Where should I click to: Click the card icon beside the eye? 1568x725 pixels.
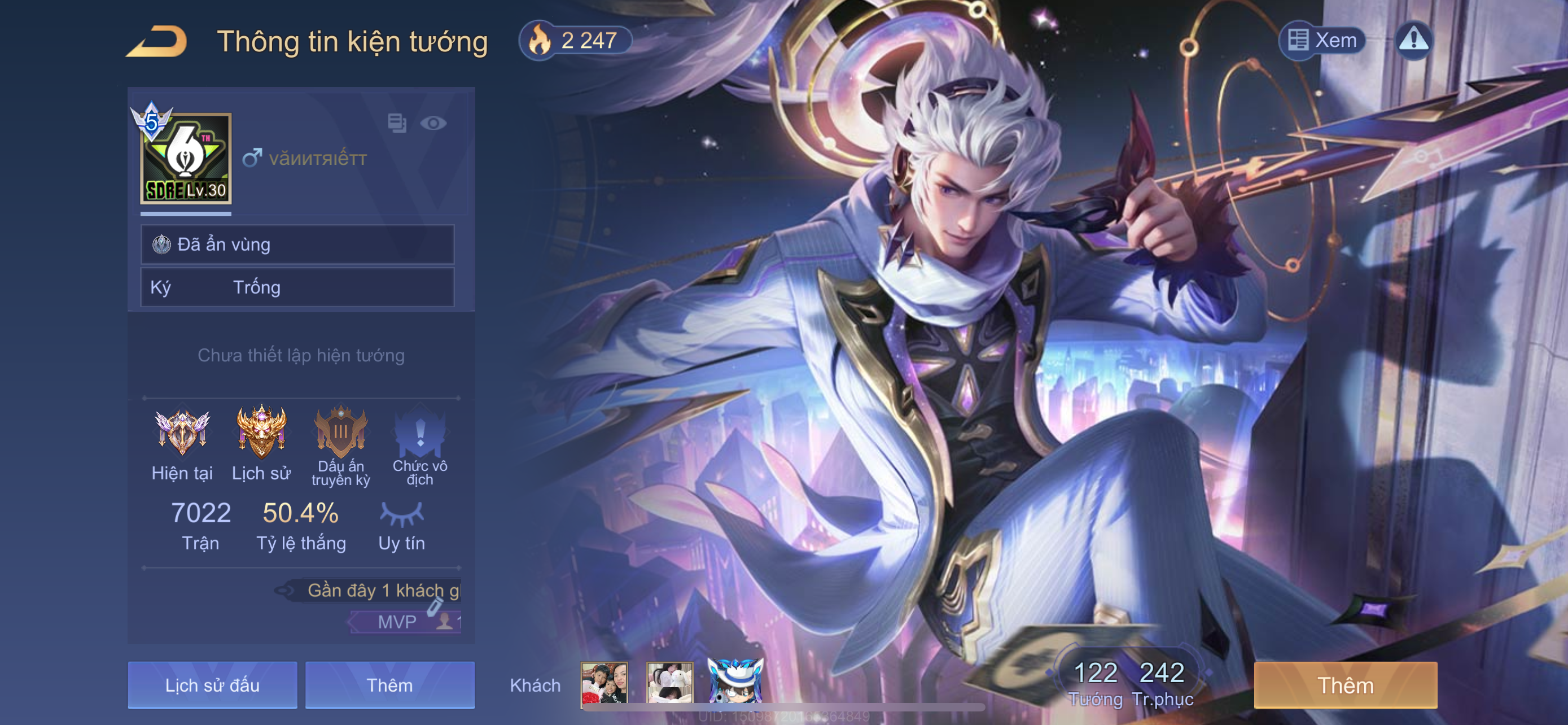[x=397, y=124]
